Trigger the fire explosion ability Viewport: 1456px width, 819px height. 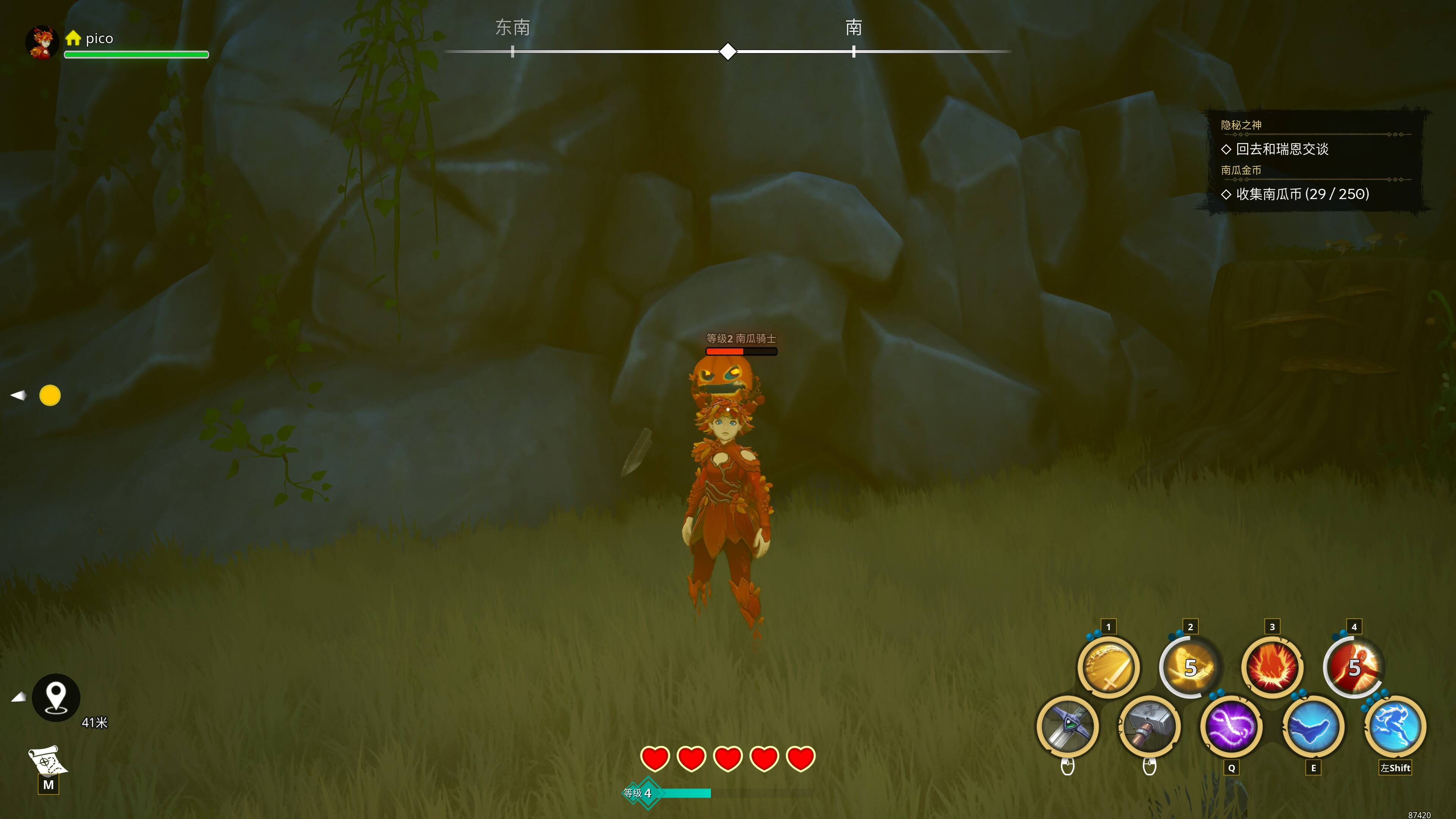coord(1272,667)
